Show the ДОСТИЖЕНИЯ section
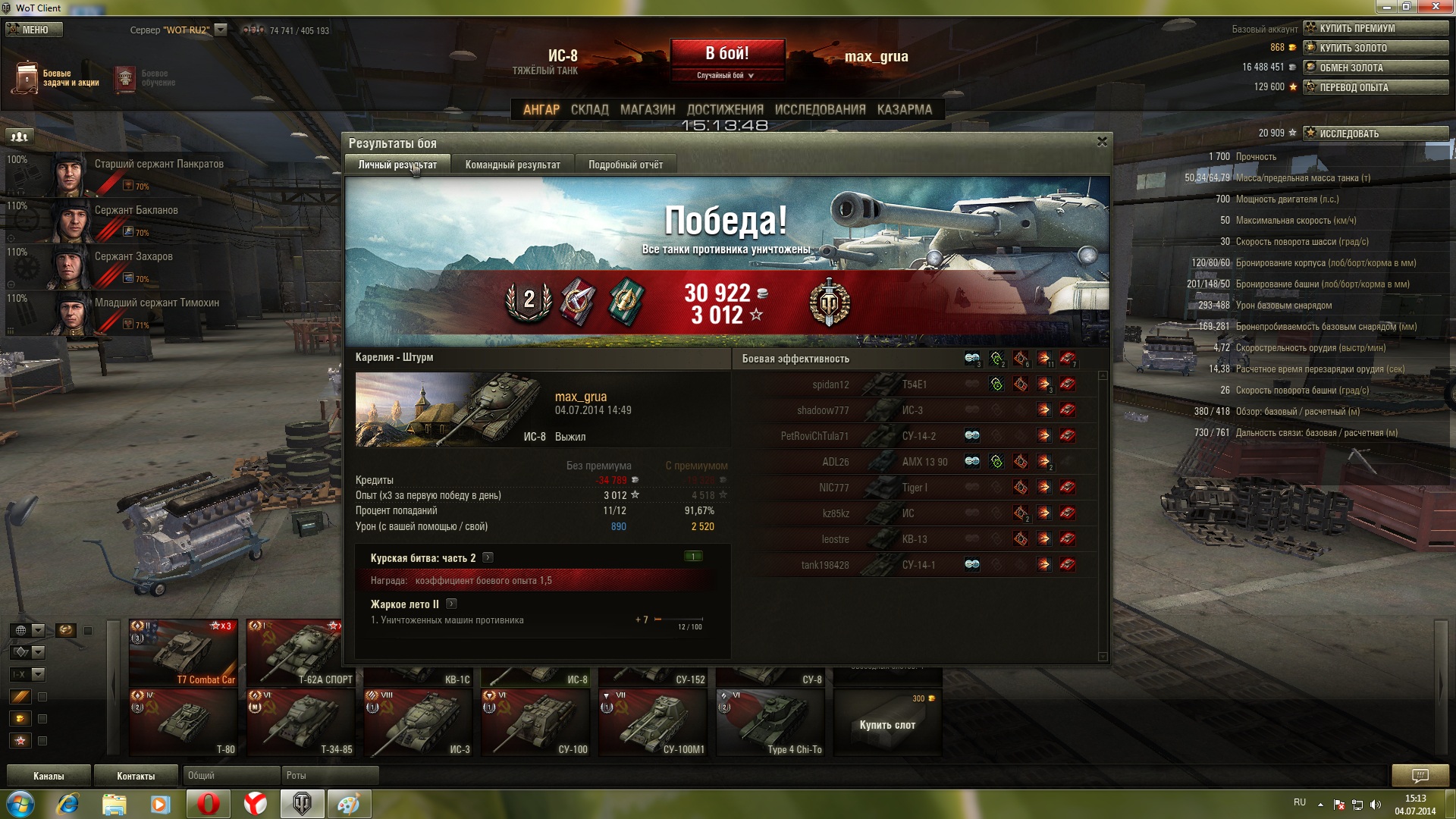The width and height of the screenshot is (1456, 819). click(724, 109)
